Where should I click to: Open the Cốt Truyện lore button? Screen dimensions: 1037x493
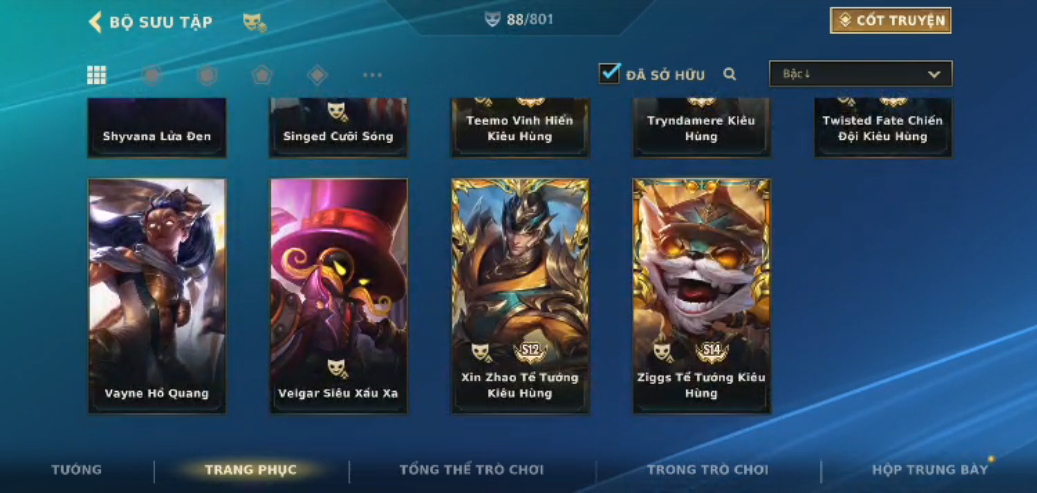point(890,21)
